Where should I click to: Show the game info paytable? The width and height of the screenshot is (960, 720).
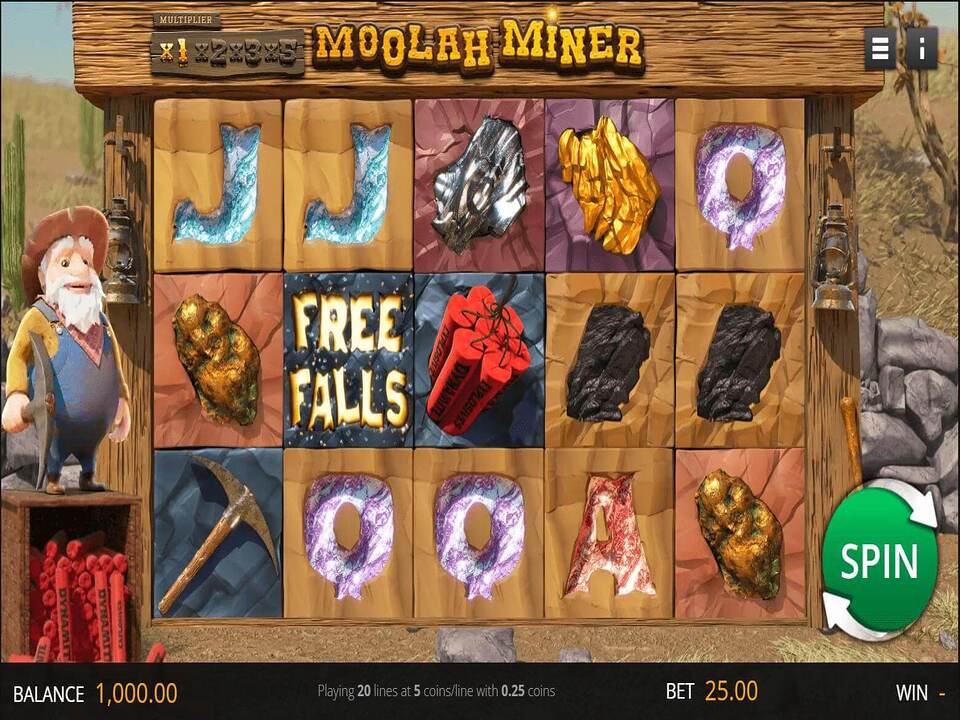coord(921,48)
